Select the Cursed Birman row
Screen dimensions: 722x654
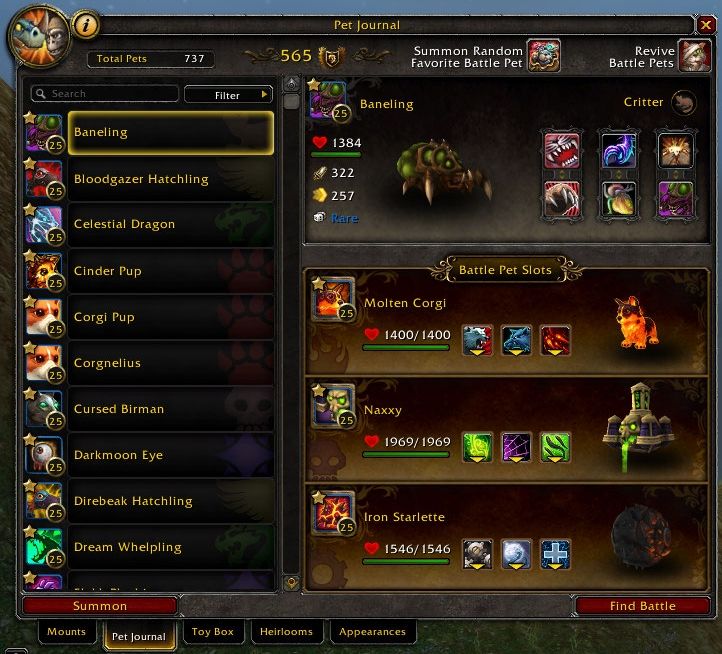click(x=170, y=409)
